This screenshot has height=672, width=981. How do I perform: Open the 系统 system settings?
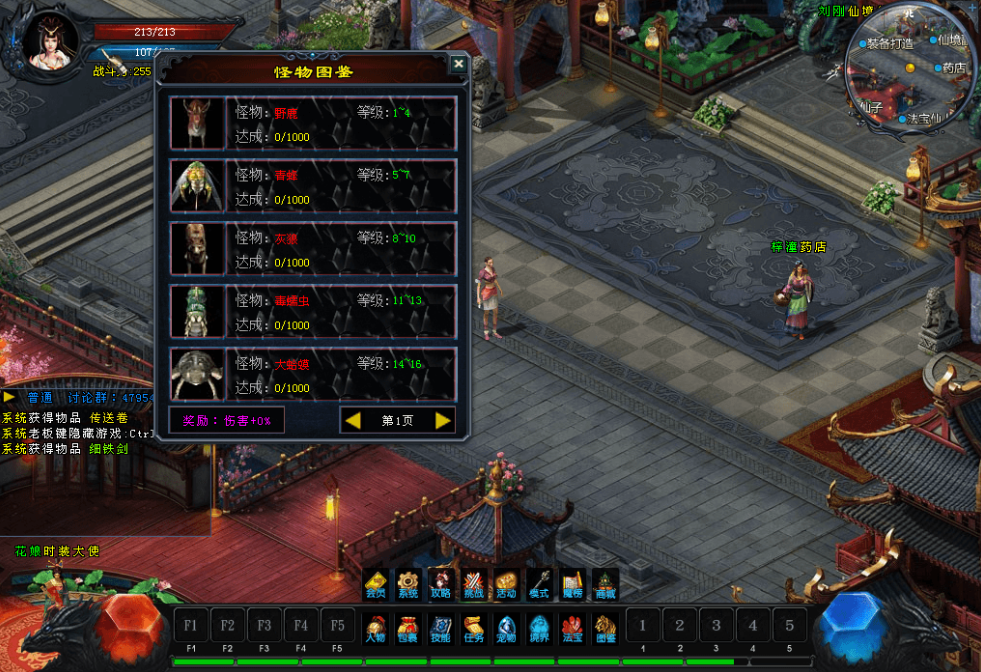click(x=408, y=585)
